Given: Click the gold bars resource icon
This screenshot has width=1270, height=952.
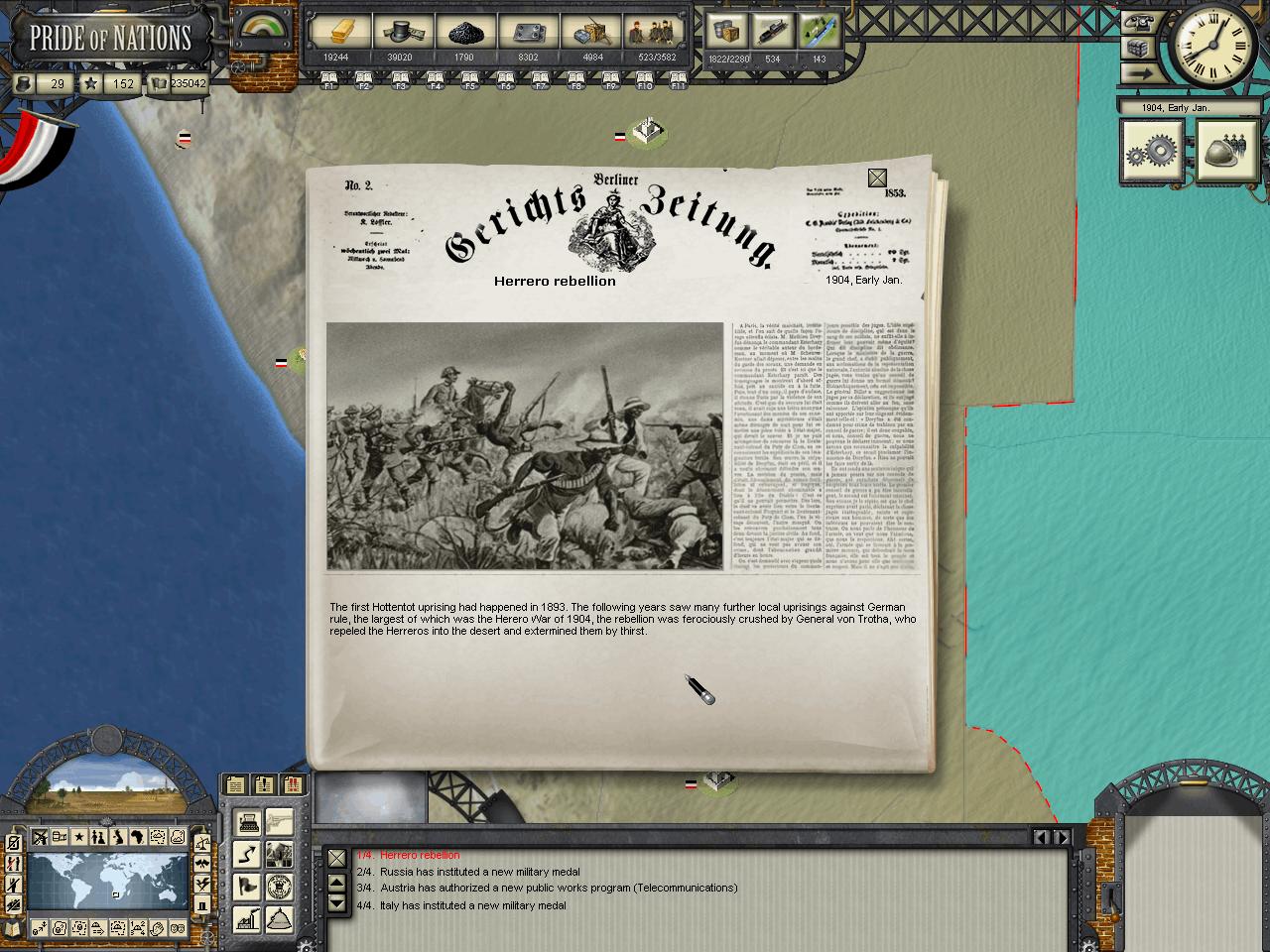Looking at the screenshot, I should coord(334,31).
